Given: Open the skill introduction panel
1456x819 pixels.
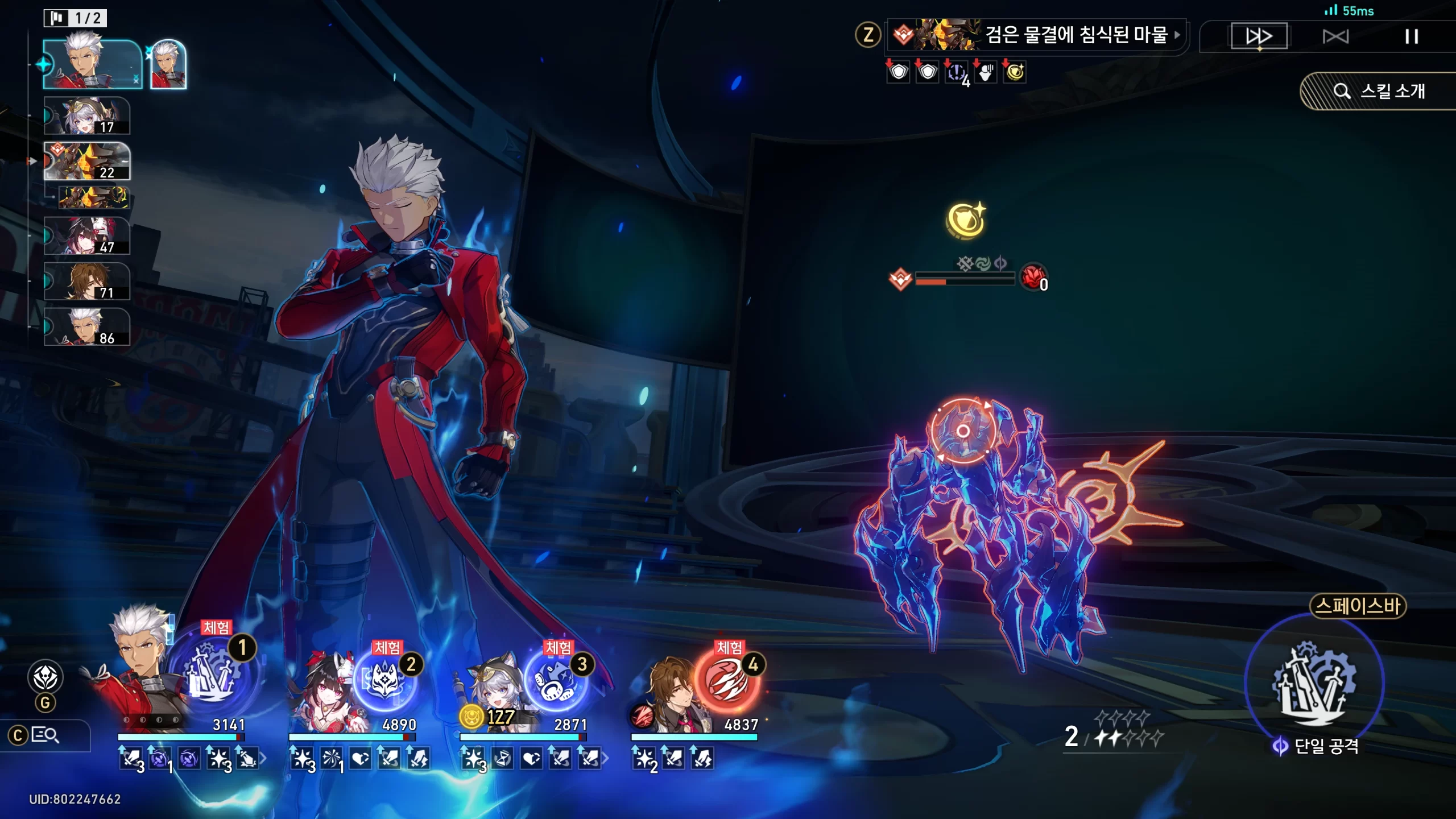Looking at the screenshot, I should tap(1379, 91).
